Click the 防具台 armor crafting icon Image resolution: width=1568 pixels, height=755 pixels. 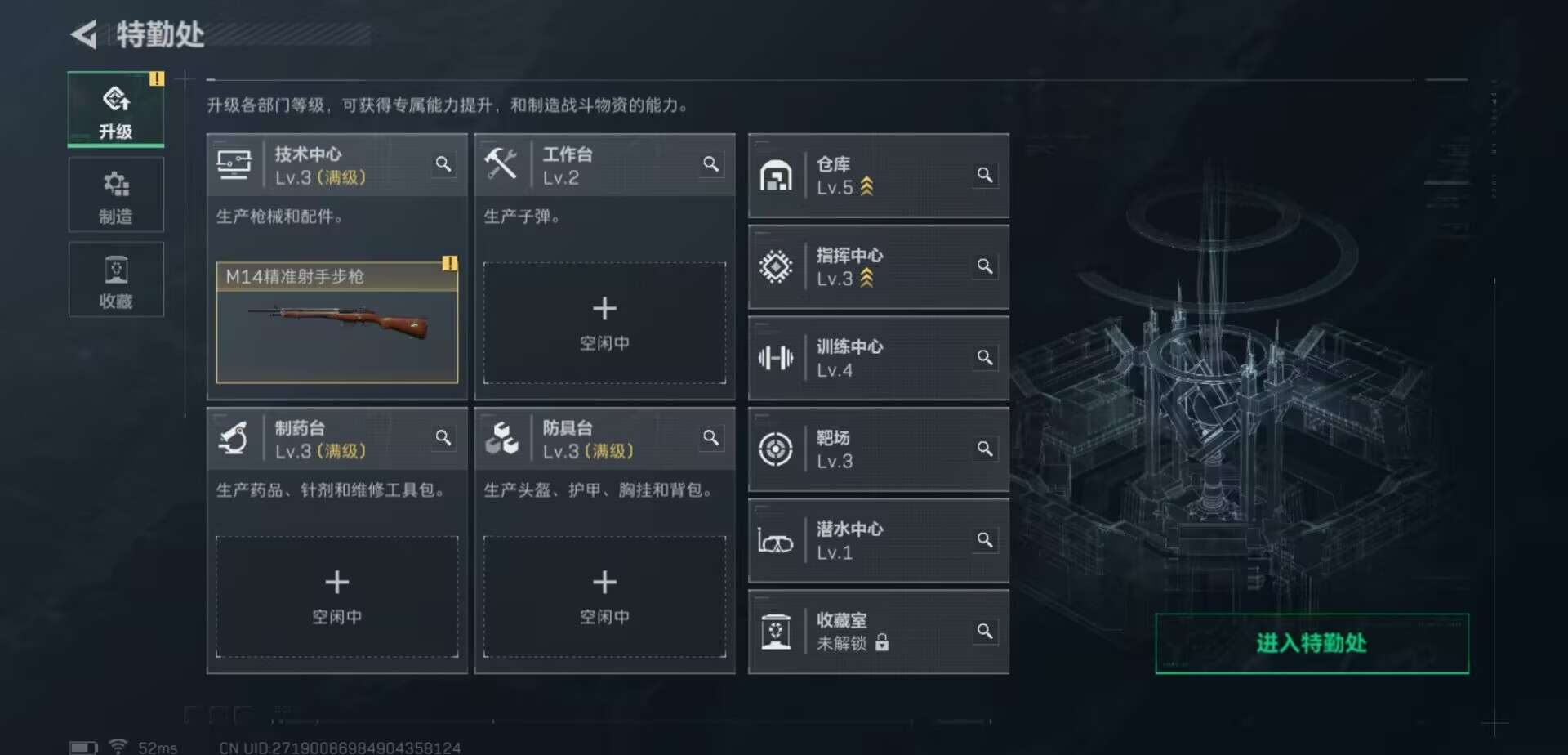[x=504, y=438]
